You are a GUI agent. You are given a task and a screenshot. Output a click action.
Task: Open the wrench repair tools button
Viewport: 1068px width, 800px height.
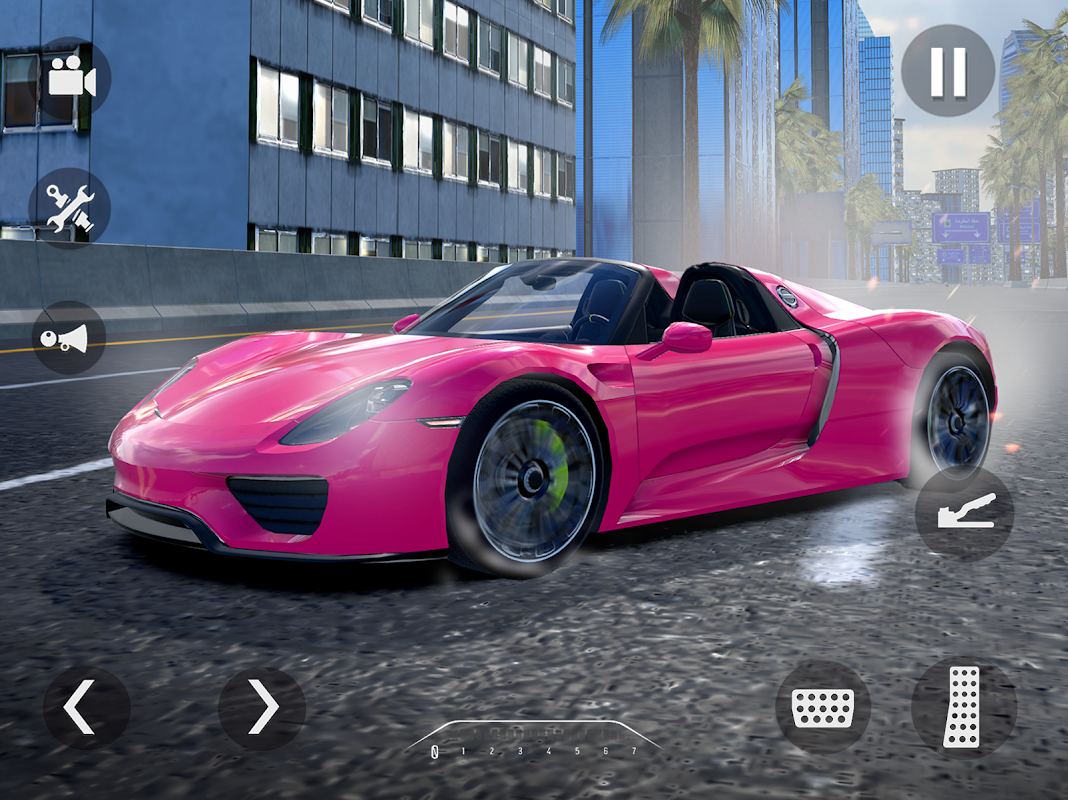pos(70,209)
